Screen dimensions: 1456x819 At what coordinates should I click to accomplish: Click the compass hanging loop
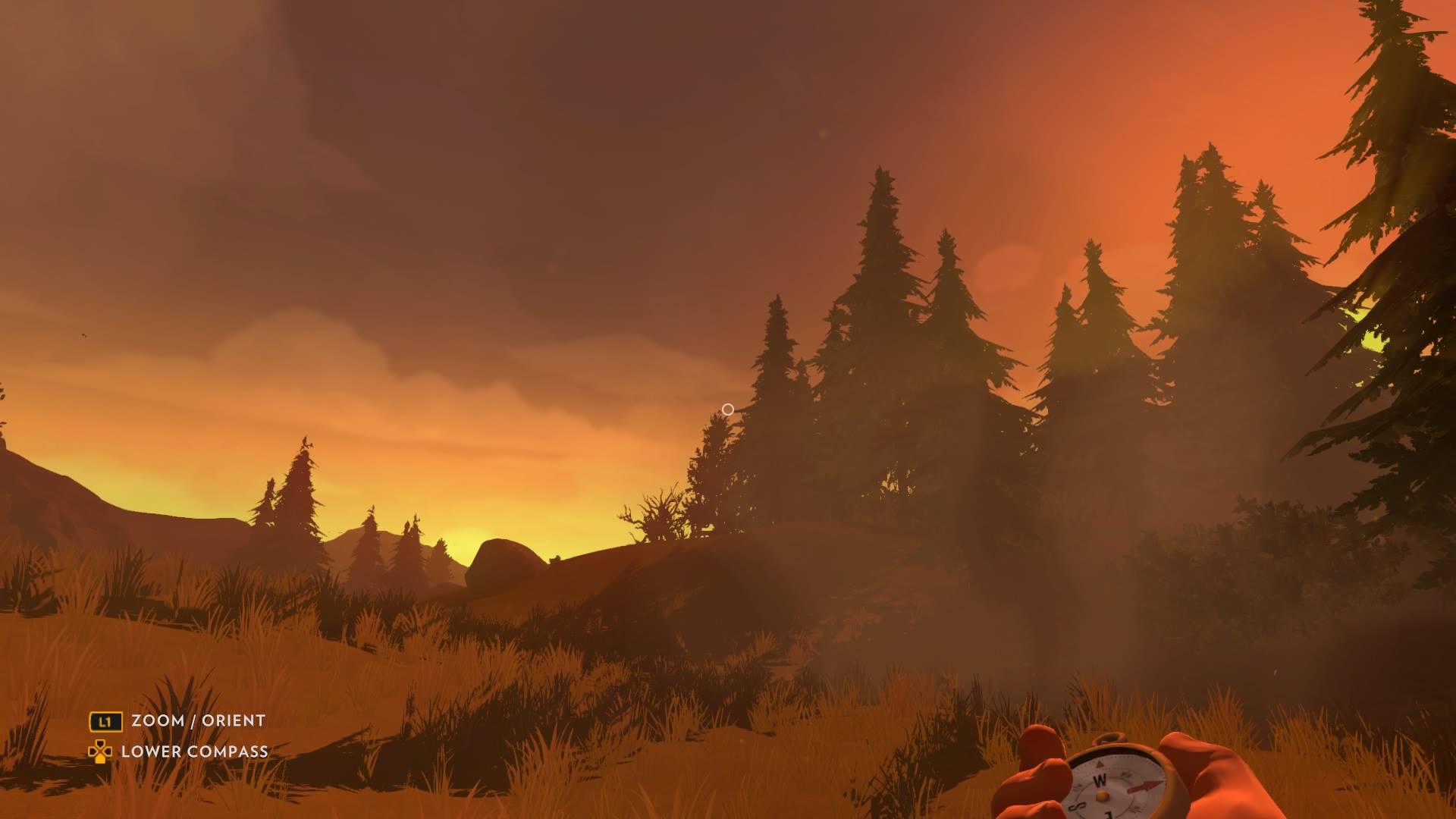click(1108, 737)
